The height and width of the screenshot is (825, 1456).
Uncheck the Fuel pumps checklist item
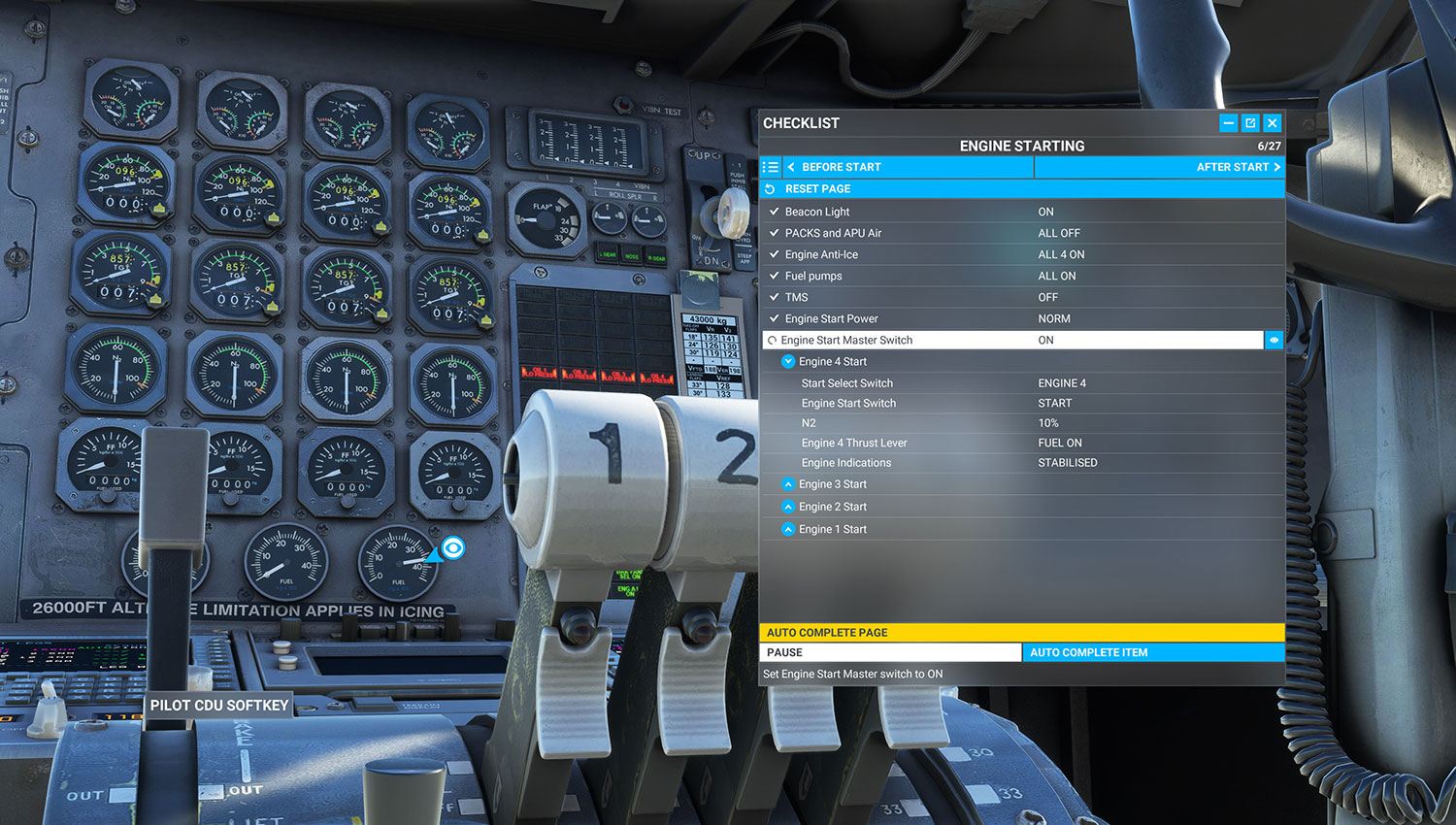click(x=774, y=276)
